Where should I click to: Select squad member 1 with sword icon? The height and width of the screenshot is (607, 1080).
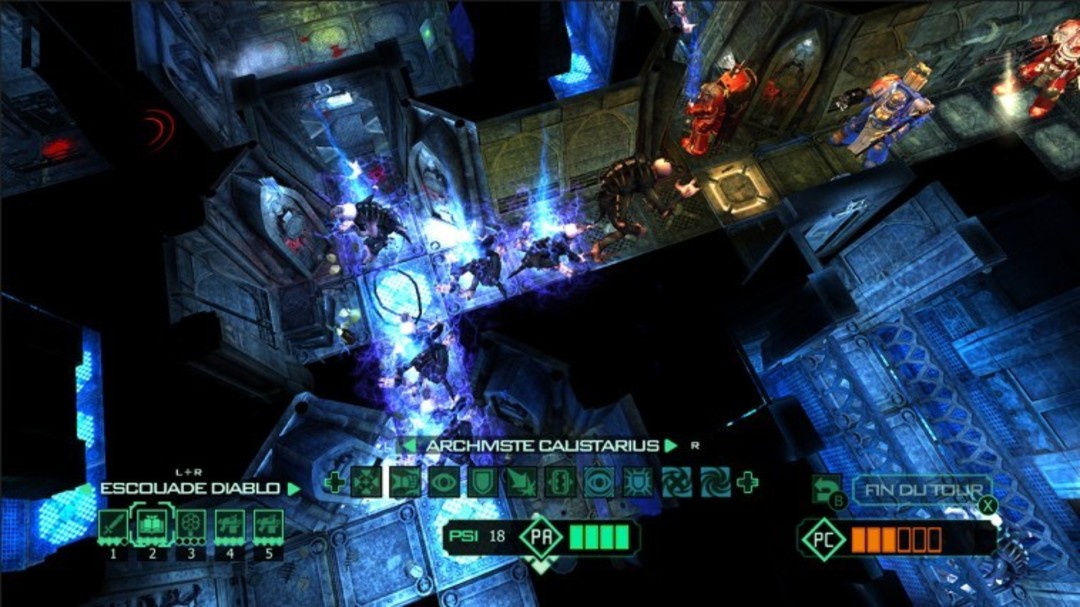coord(113,525)
